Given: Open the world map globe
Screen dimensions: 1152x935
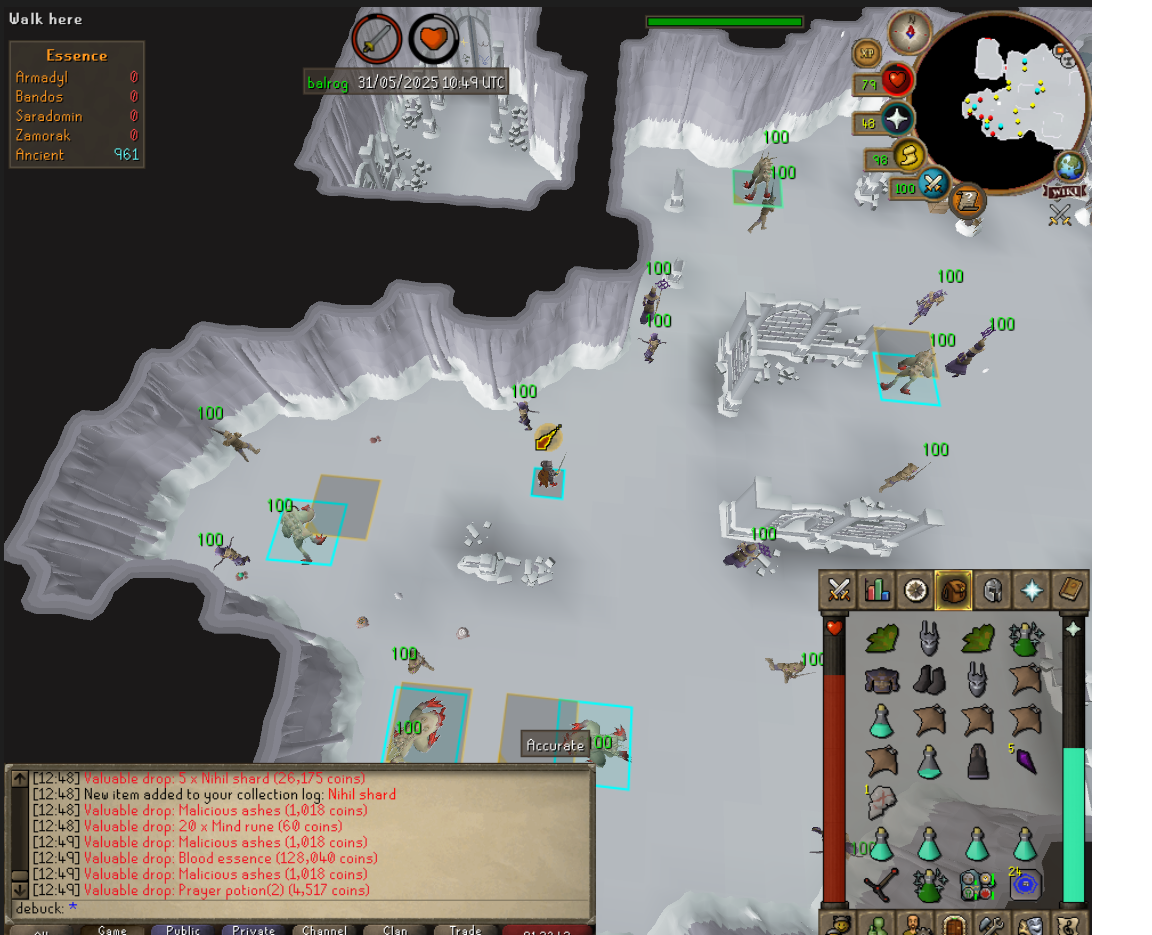Looking at the screenshot, I should tap(1069, 166).
